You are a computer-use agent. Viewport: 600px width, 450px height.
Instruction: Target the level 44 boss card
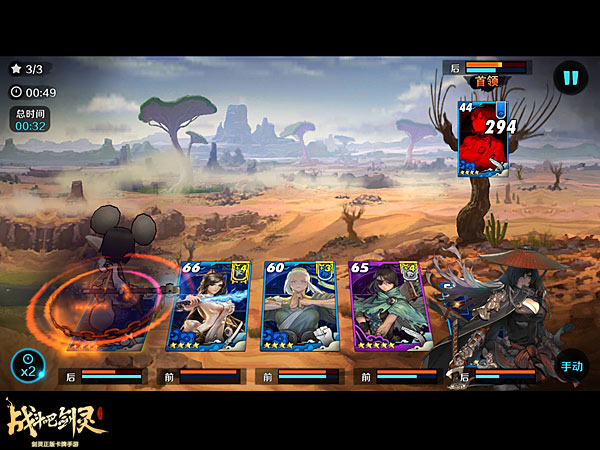point(484,139)
